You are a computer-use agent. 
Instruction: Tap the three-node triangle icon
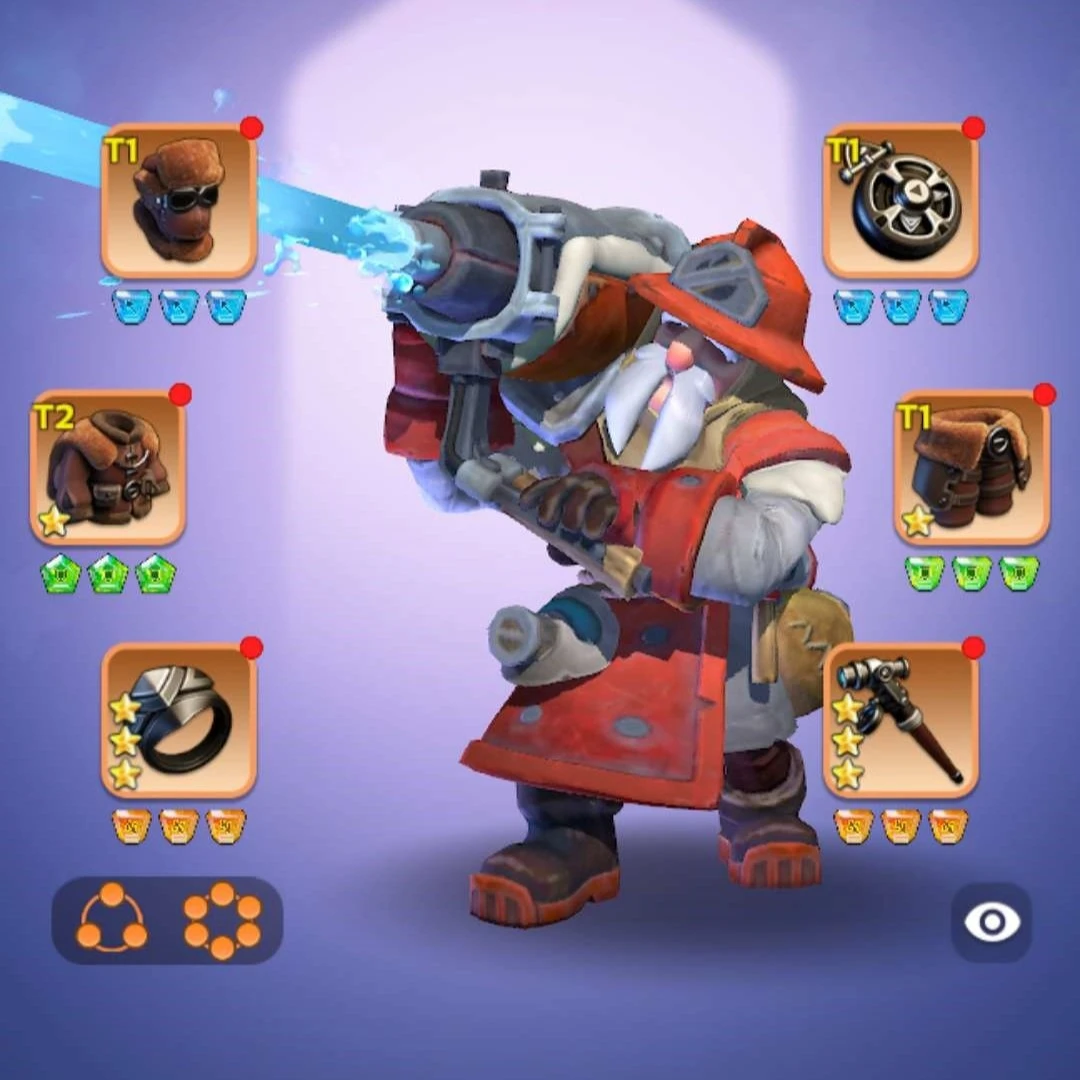point(111,919)
